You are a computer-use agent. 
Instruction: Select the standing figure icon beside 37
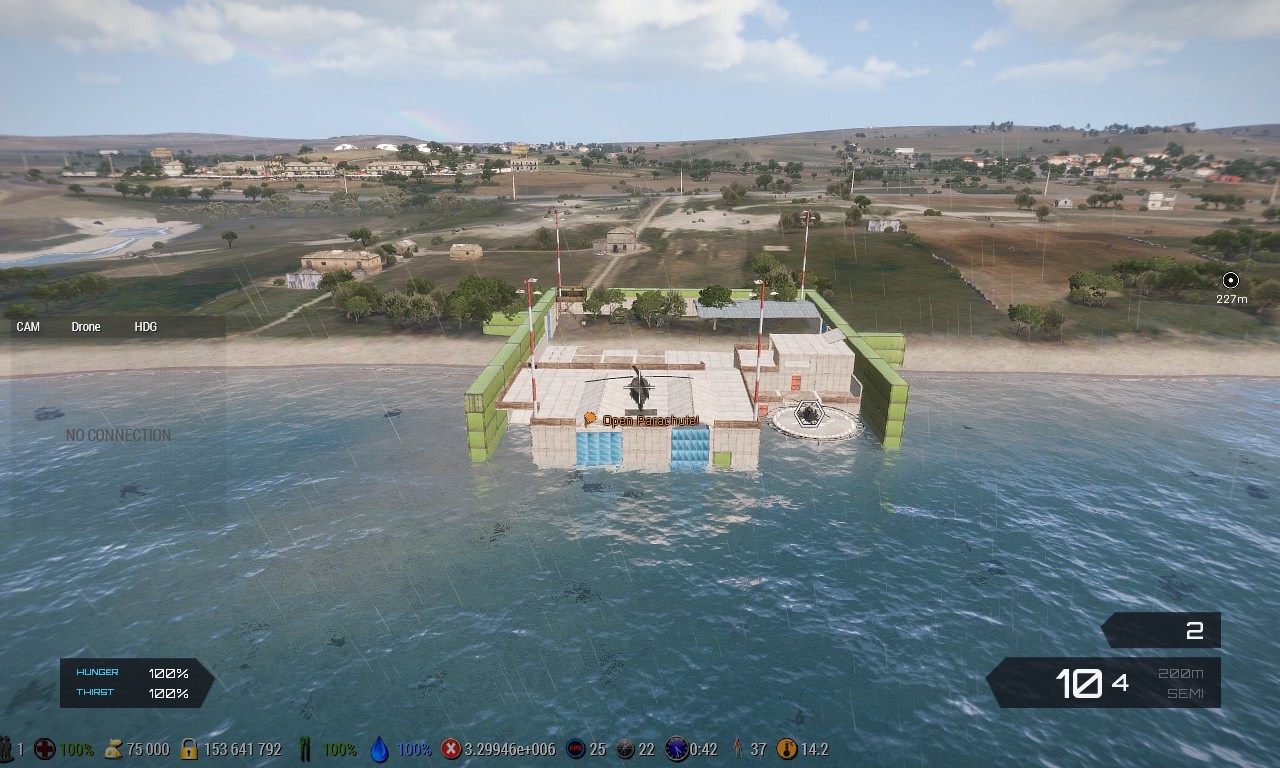pyautogui.click(x=737, y=749)
